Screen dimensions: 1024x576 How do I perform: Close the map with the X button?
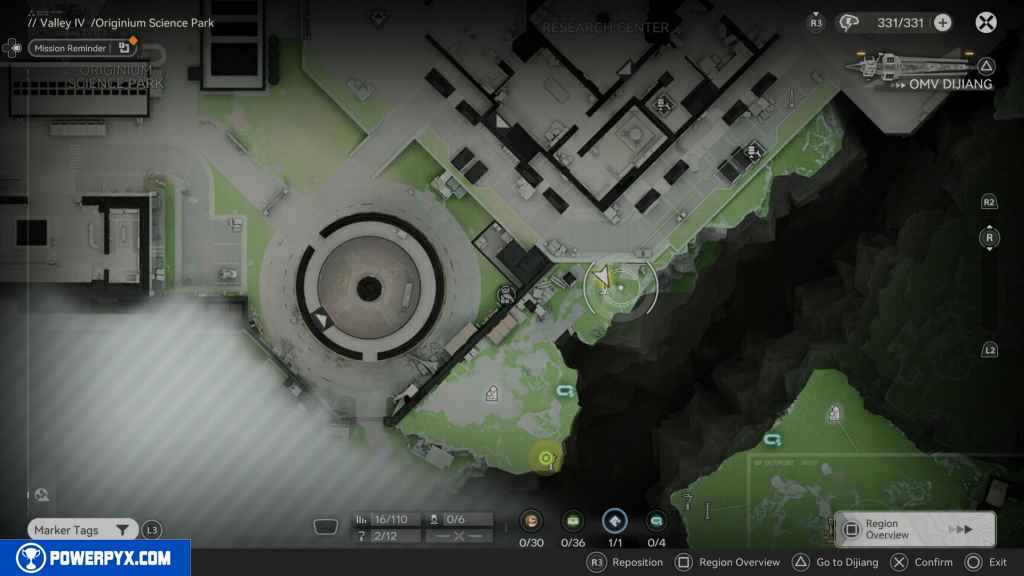point(986,23)
